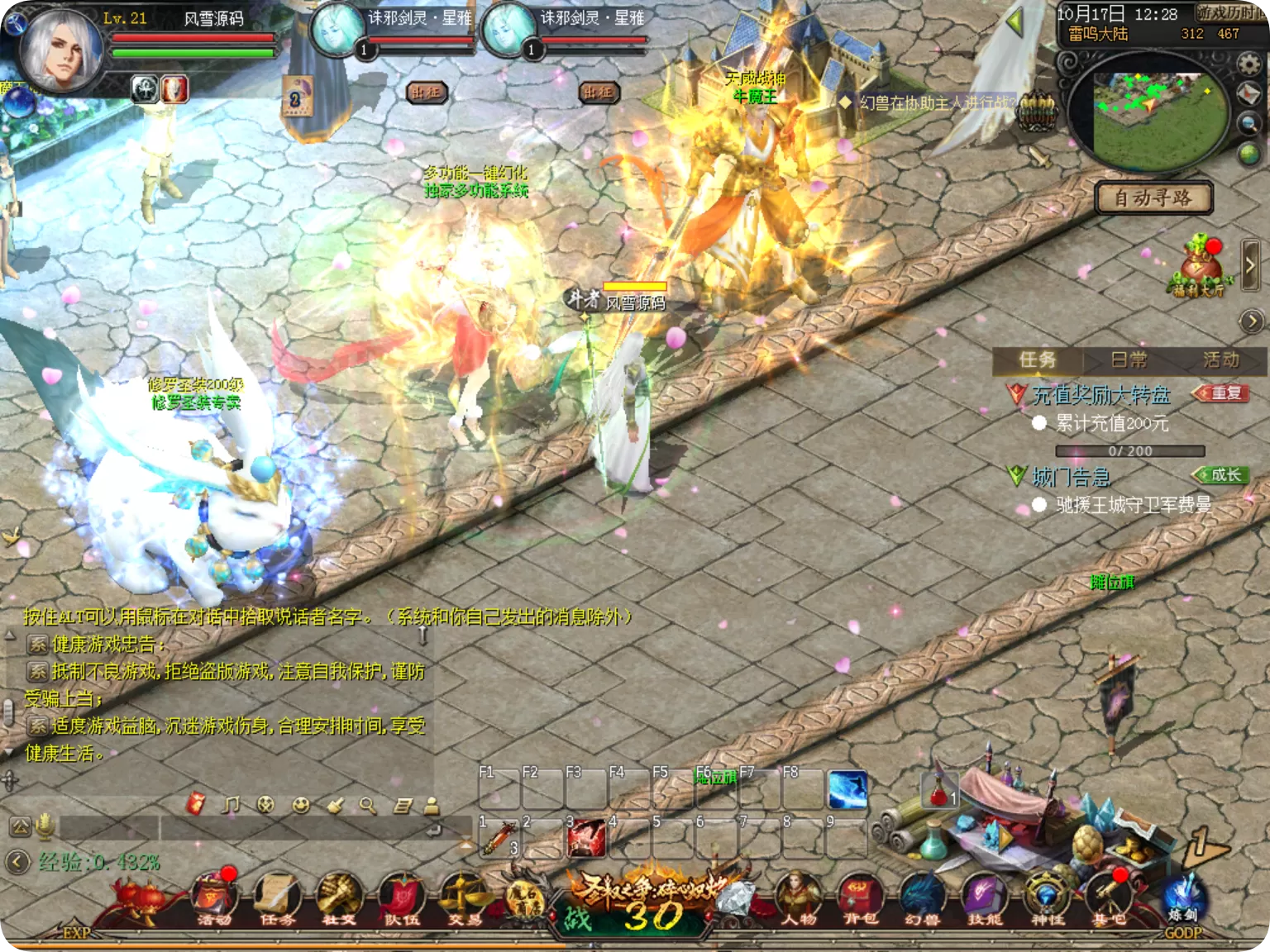Open the mail envelope icon

[1249, 94]
